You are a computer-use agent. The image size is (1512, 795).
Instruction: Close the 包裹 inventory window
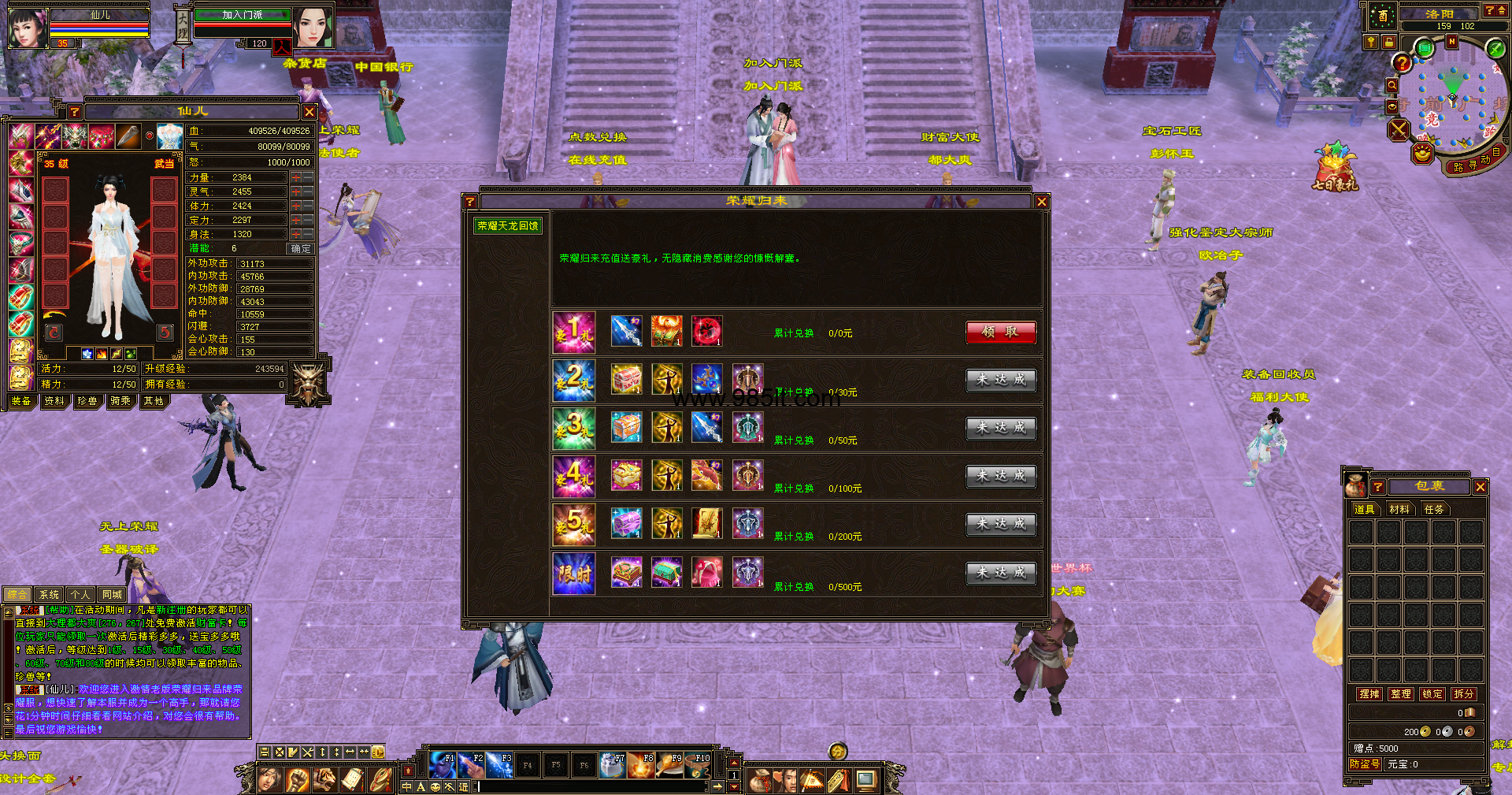1480,487
